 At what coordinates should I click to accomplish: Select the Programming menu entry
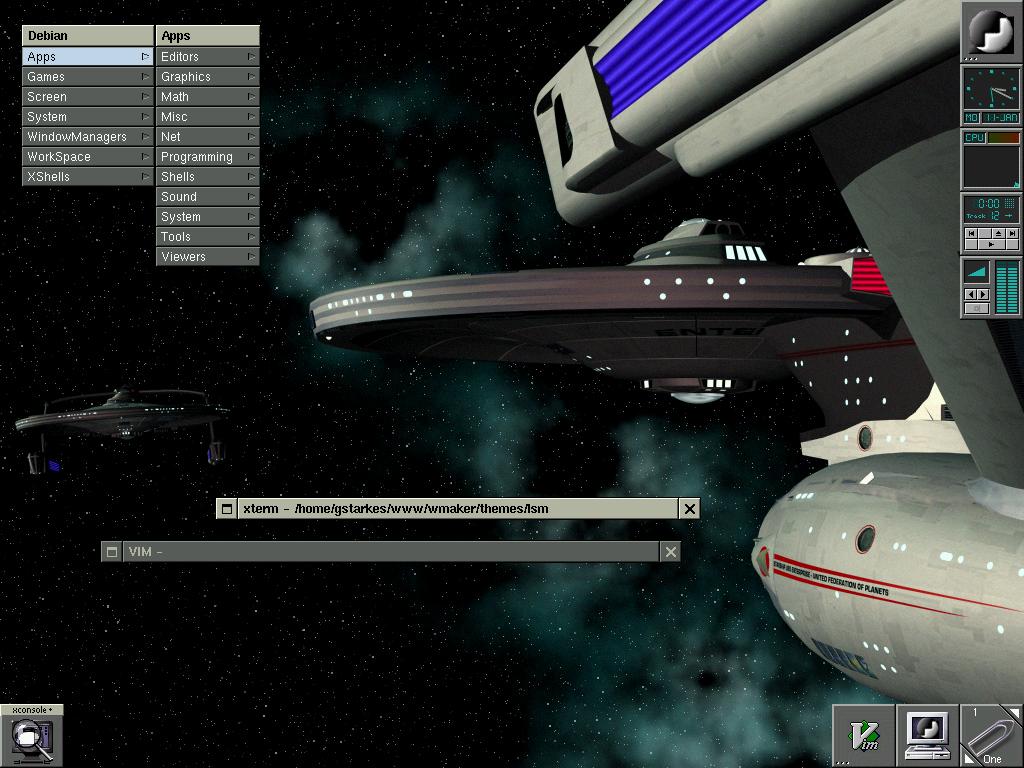coord(207,157)
